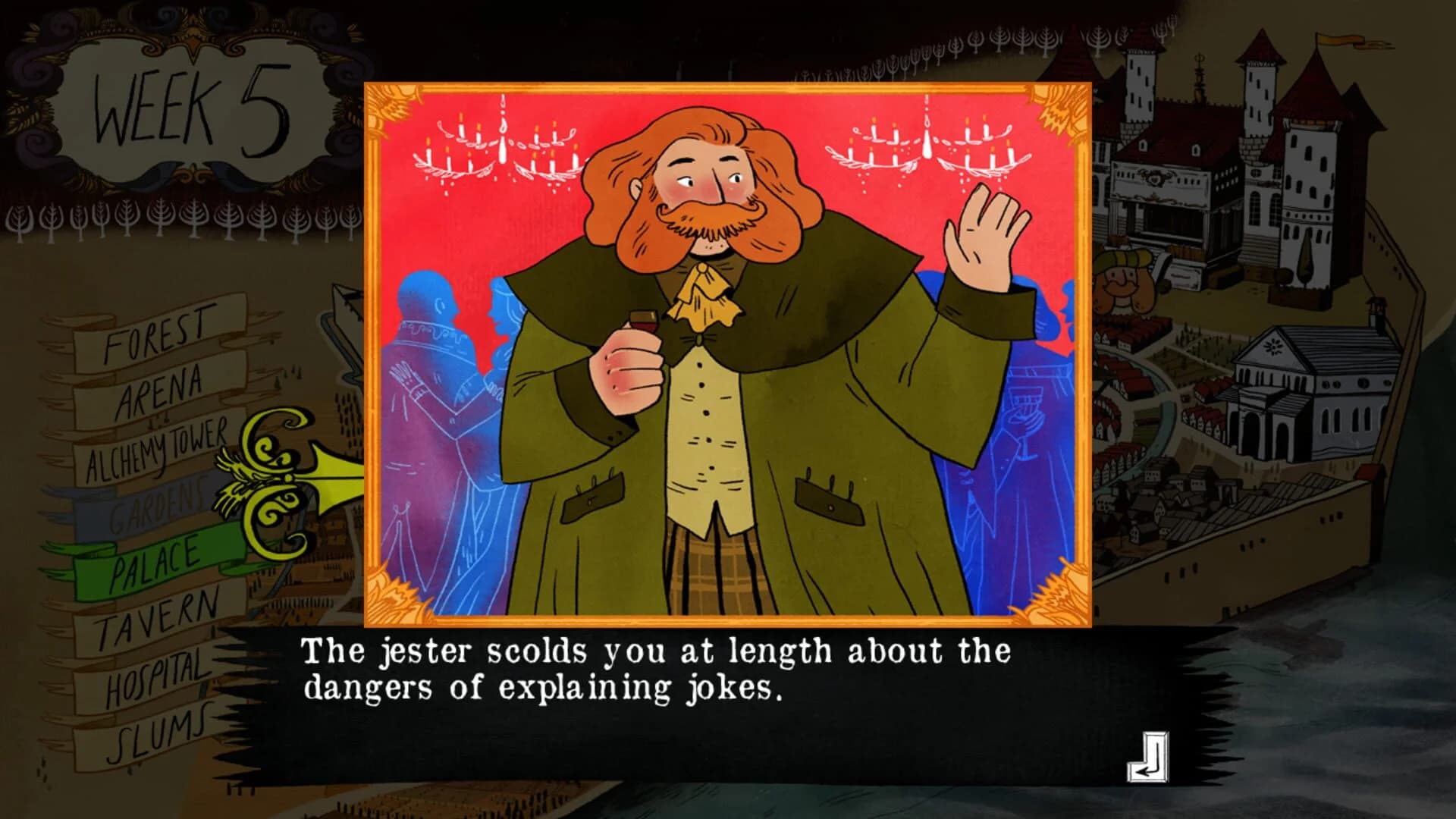Click the Week 5 banner
Image resolution: width=1456 pixels, height=819 pixels.
coord(190,106)
